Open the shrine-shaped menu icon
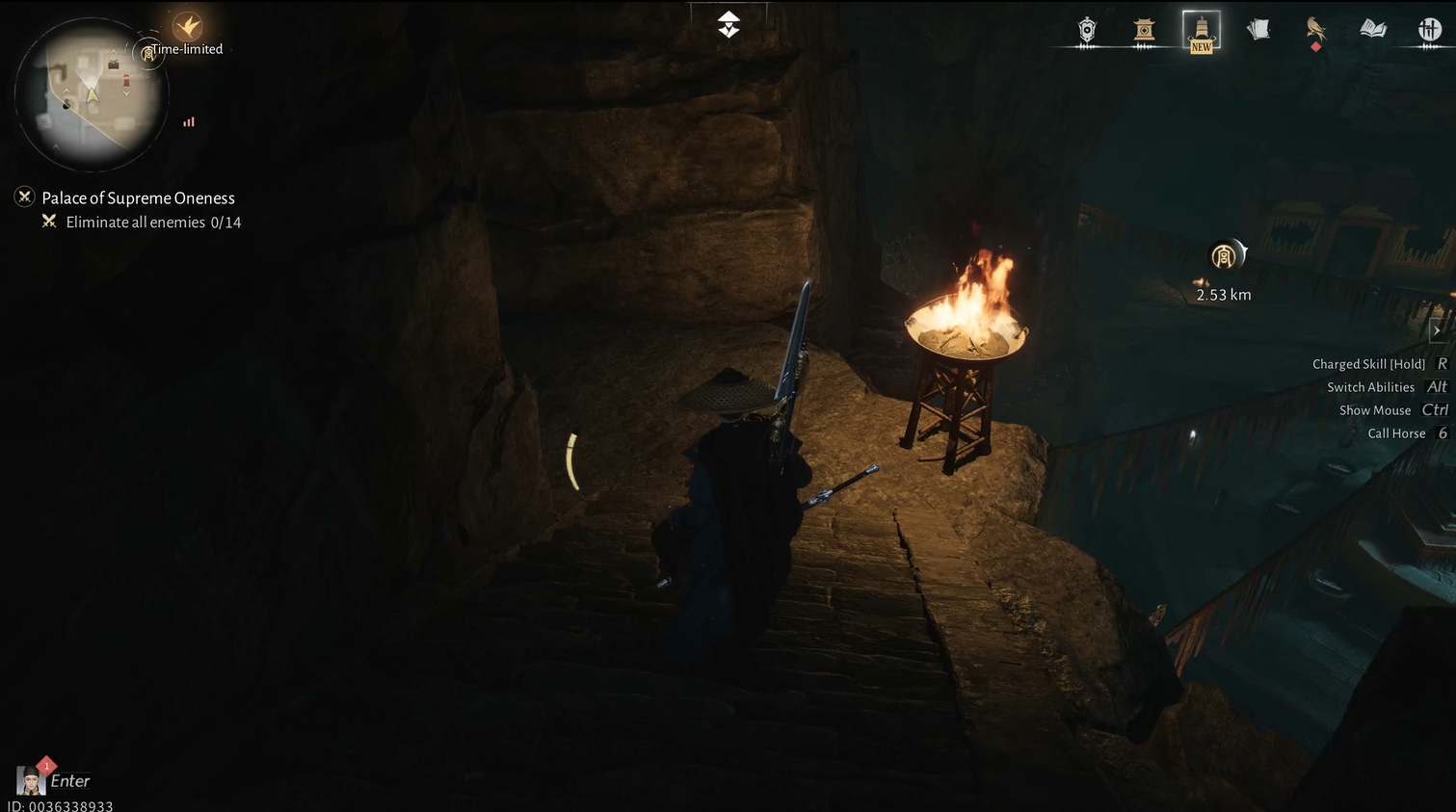The height and width of the screenshot is (812, 1456). (x=1144, y=31)
